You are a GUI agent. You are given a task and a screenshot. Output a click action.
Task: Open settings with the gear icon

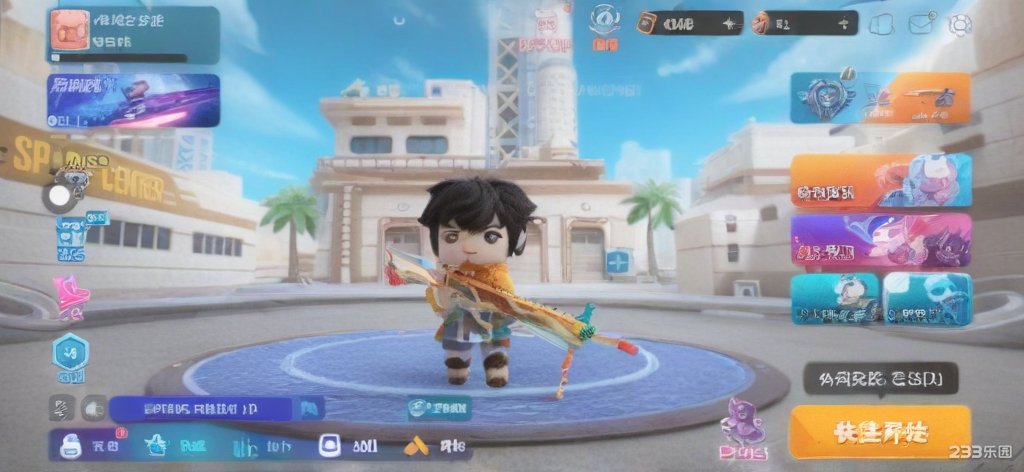tap(960, 24)
